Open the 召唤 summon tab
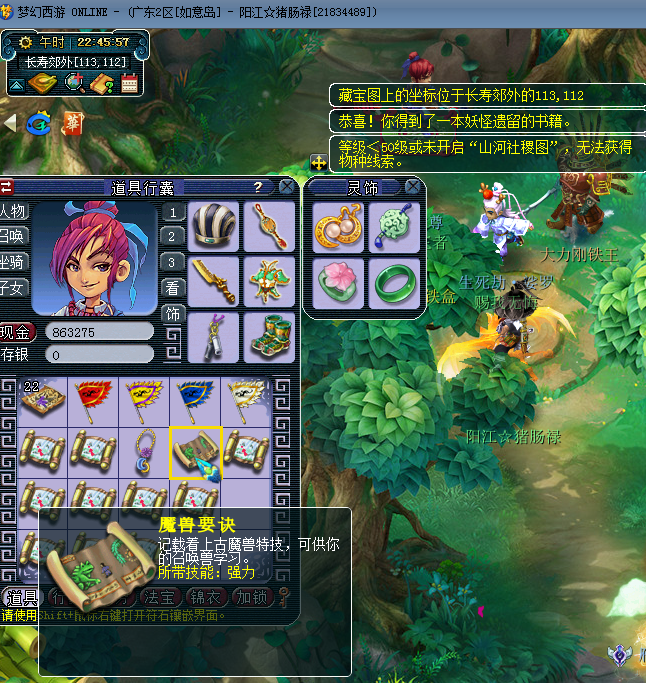Screen dimensions: 646x683 pyautogui.click(x=14, y=237)
